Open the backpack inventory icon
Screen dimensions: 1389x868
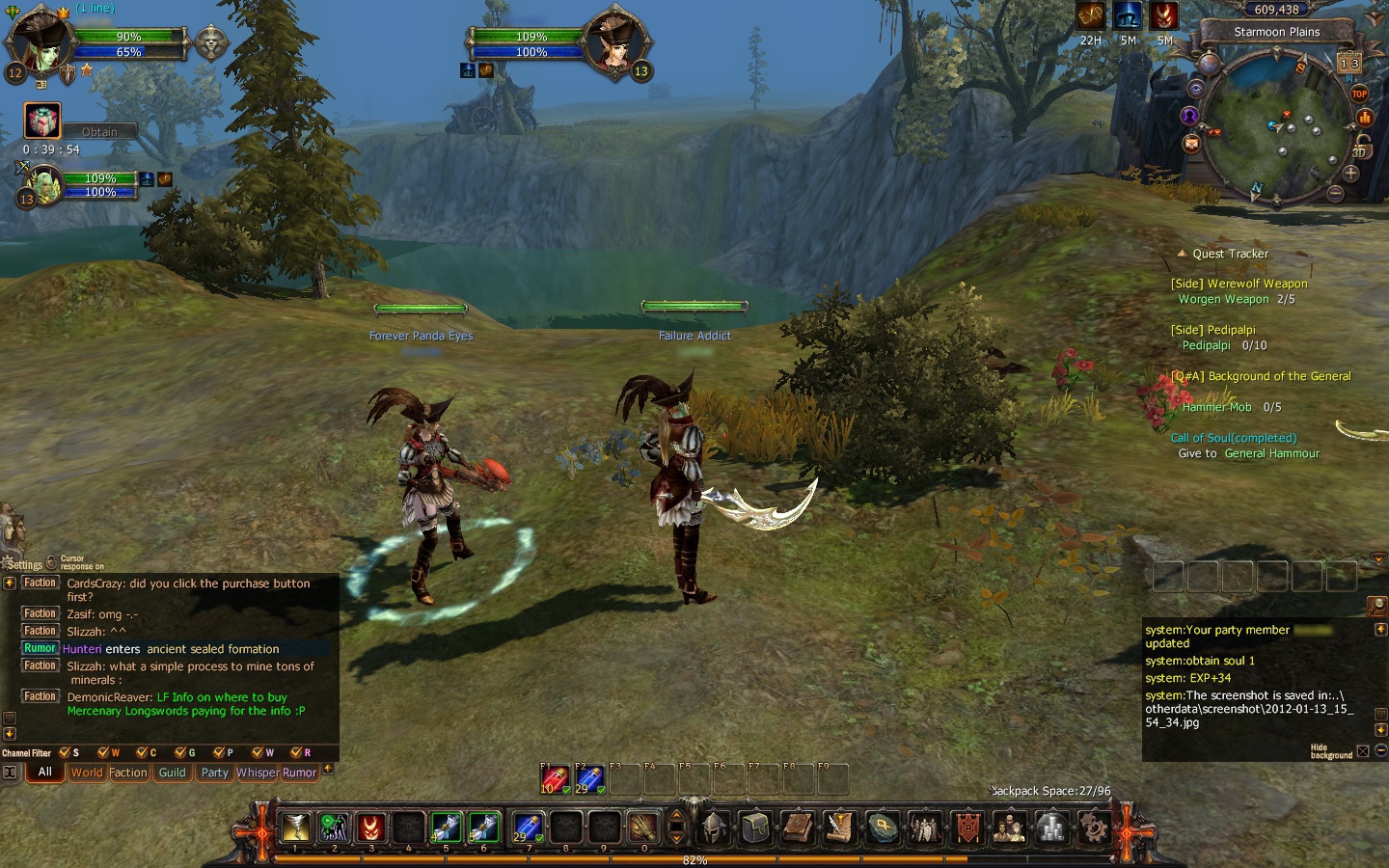pyautogui.click(x=756, y=827)
